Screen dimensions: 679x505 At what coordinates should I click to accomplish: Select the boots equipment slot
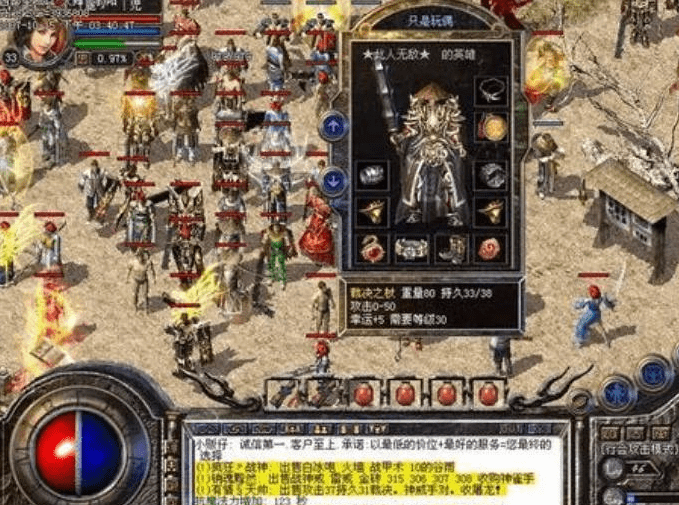[x=450, y=247]
